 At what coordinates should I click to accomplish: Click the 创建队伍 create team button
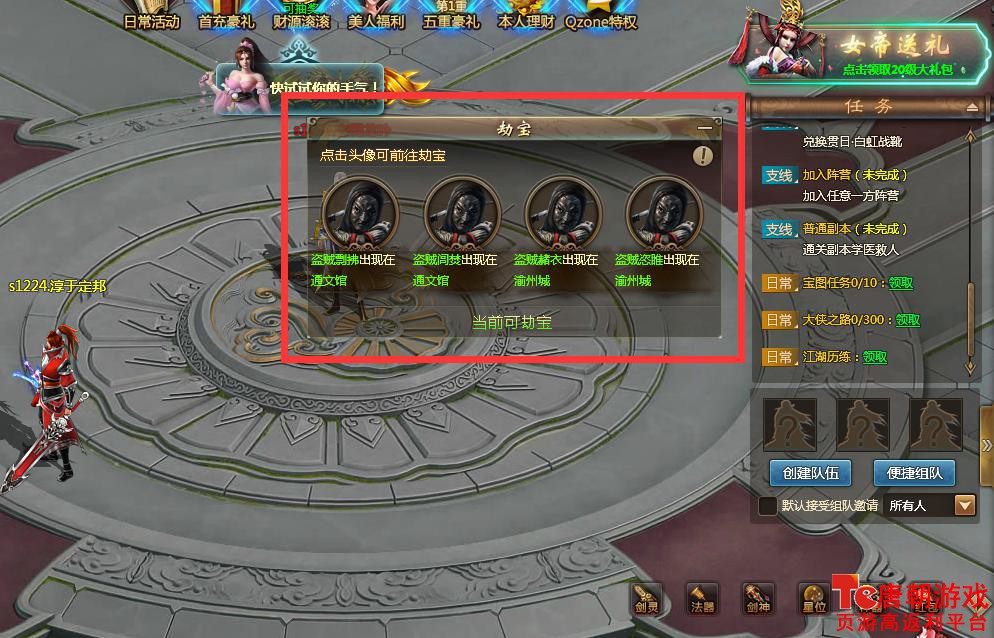pyautogui.click(x=809, y=472)
